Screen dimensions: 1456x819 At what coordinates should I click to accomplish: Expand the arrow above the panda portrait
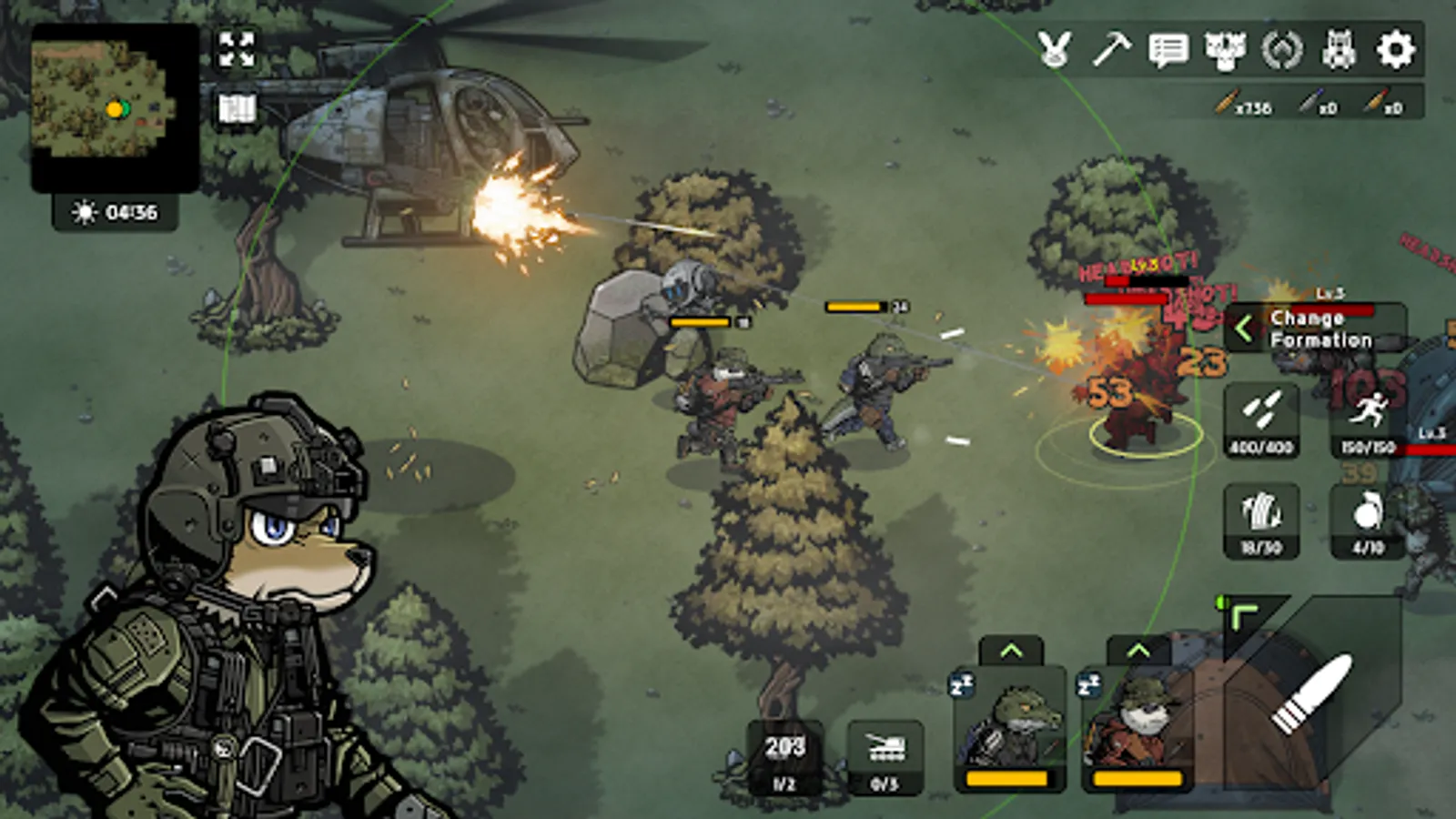coord(1137,651)
